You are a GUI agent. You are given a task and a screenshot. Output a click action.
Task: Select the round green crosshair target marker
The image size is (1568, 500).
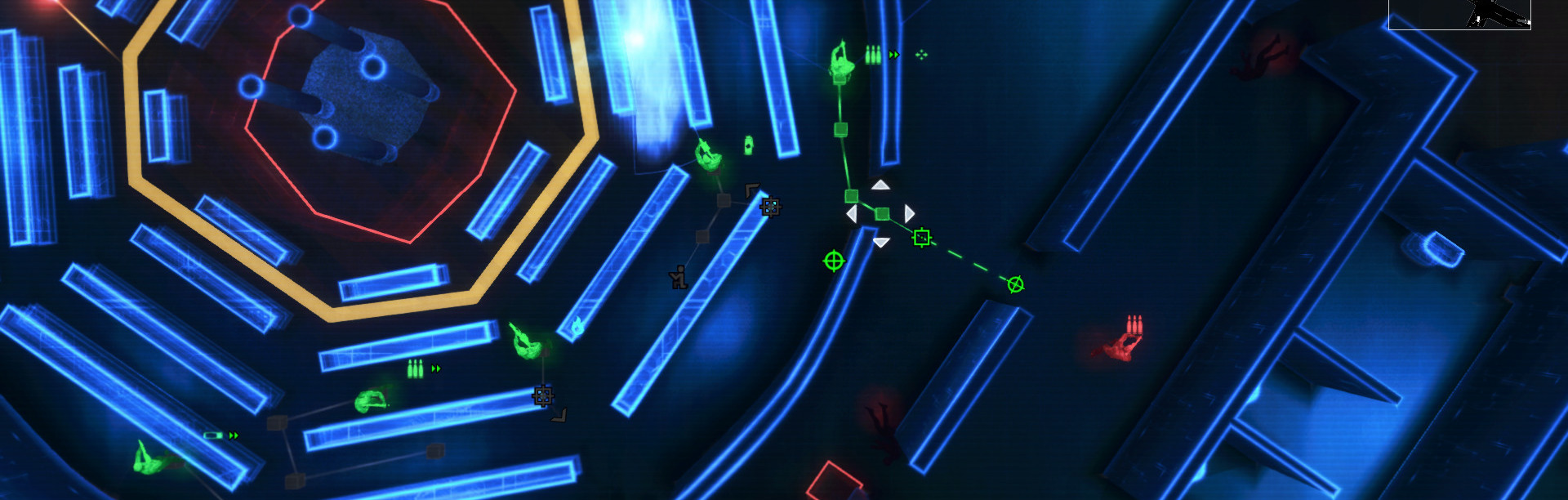[x=833, y=261]
